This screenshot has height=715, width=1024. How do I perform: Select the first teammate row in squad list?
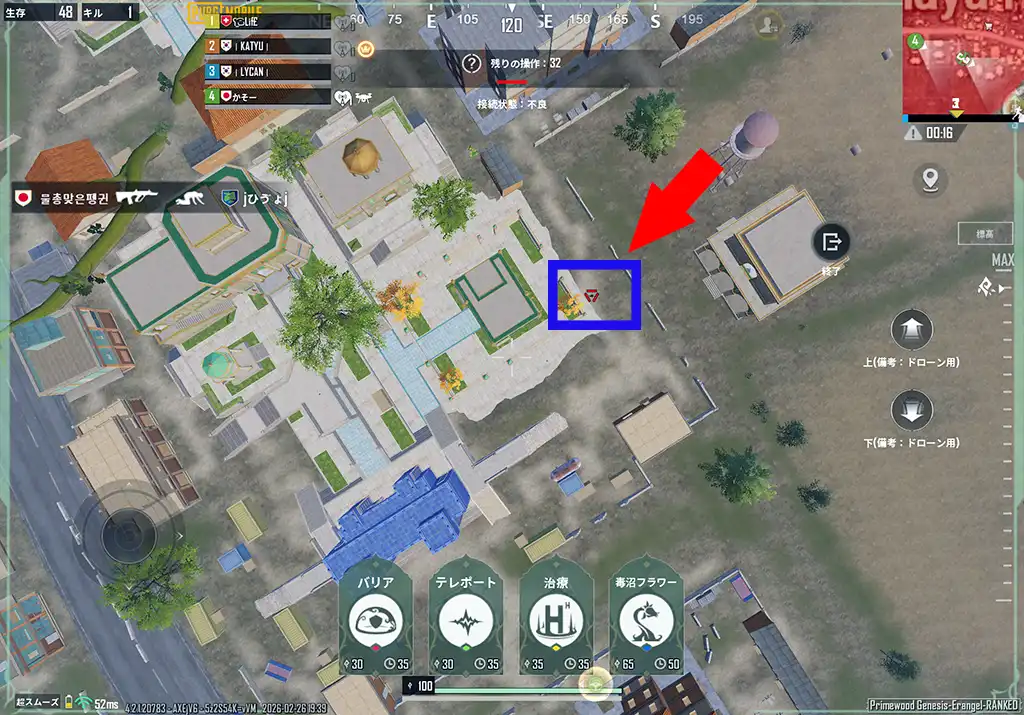coord(268,21)
